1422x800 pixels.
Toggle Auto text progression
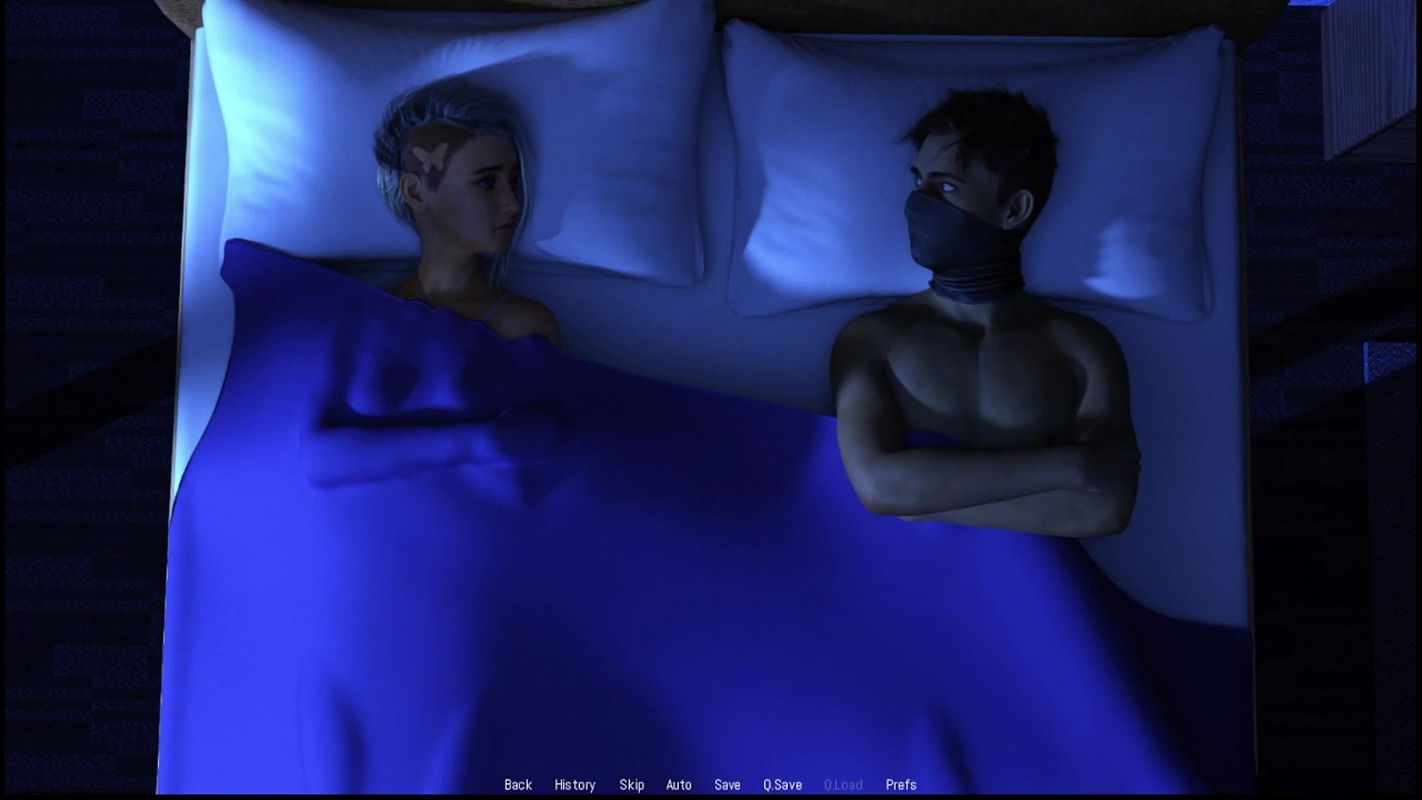click(x=680, y=785)
